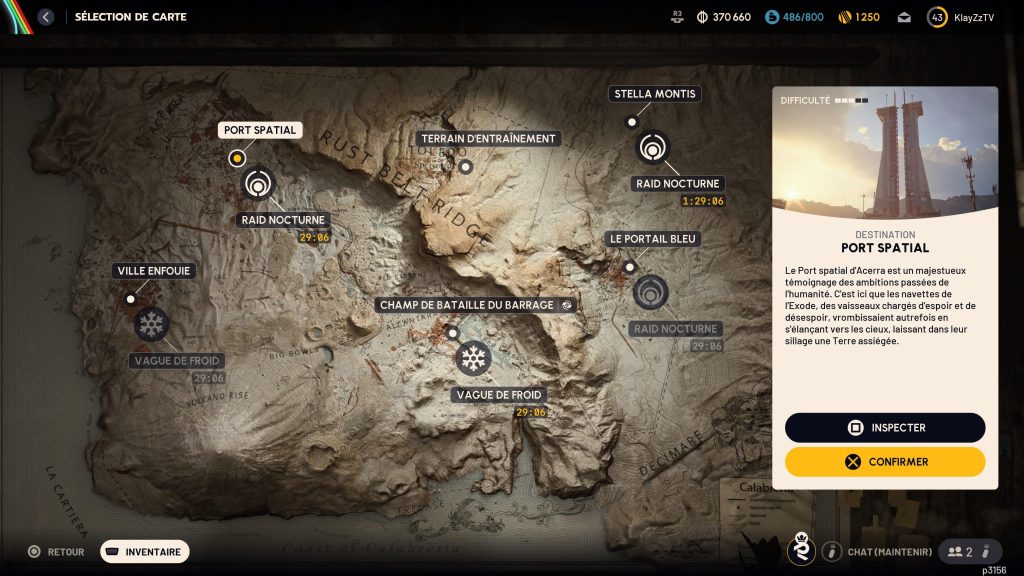Image resolution: width=1024 pixels, height=576 pixels.
Task: Pick the Le Portail Bleu destination
Action: [630, 267]
